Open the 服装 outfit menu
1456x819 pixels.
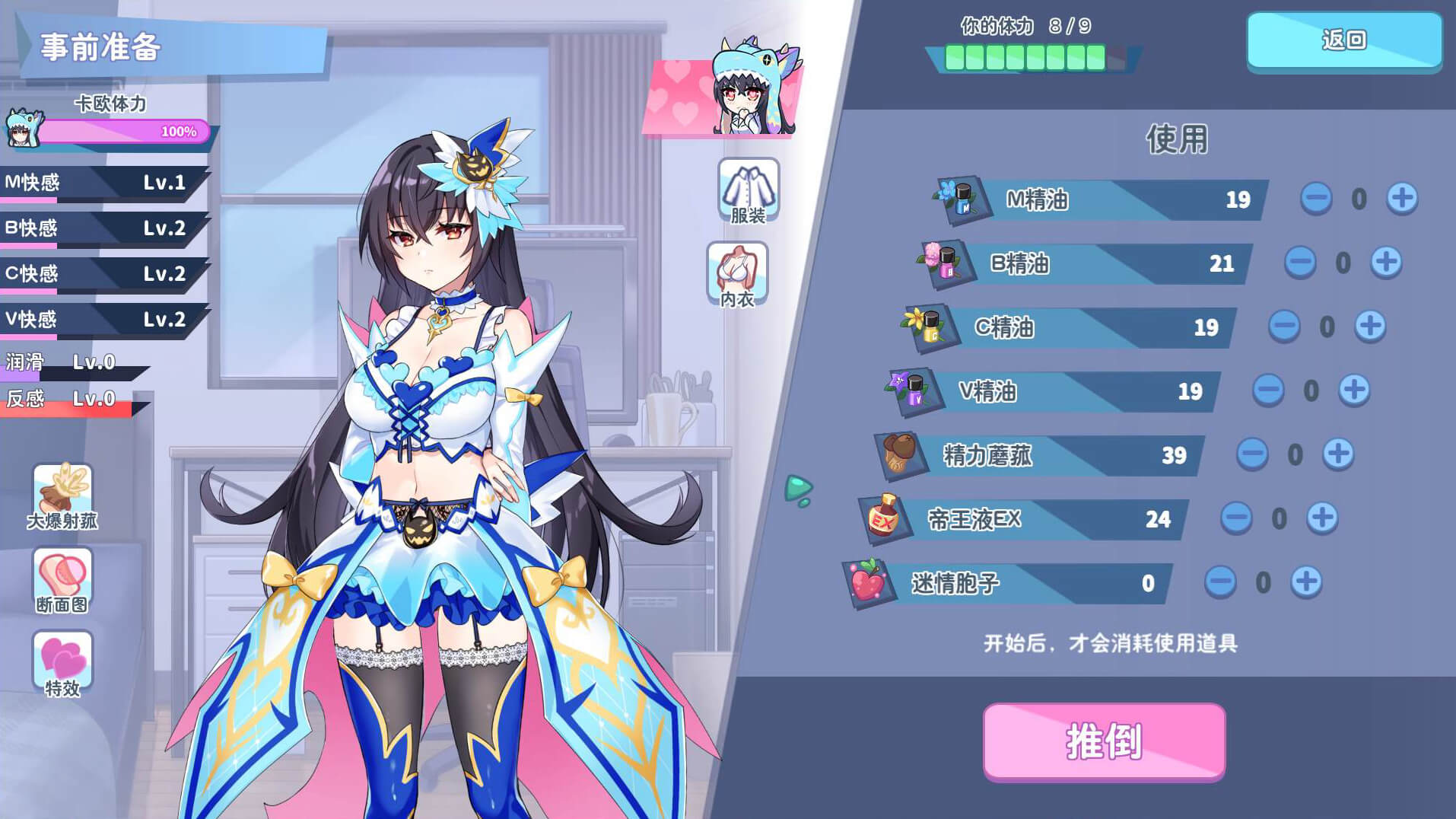[x=749, y=191]
